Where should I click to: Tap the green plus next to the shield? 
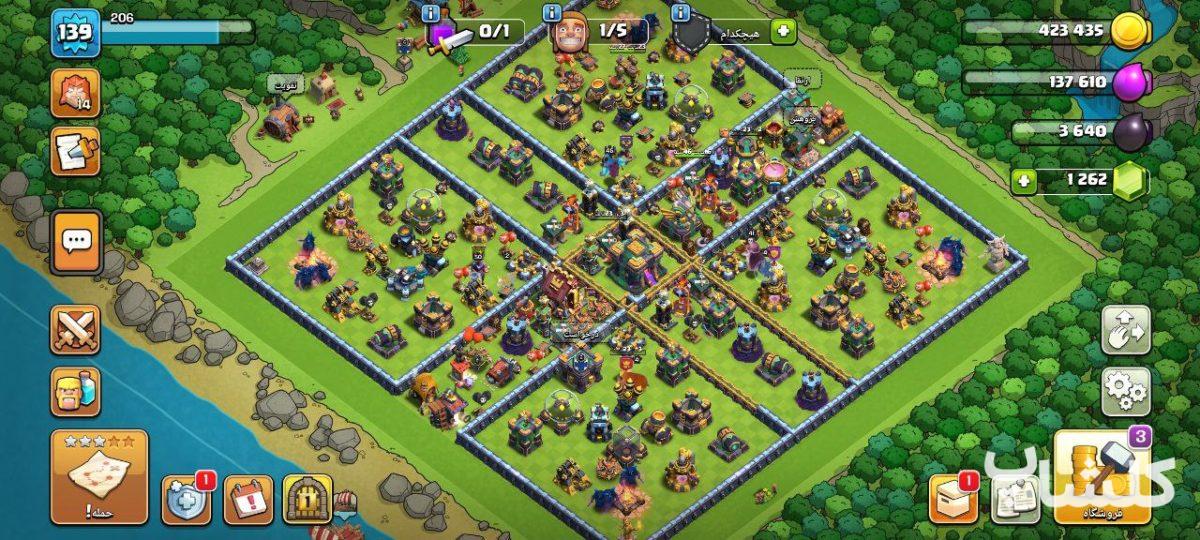tap(782, 32)
